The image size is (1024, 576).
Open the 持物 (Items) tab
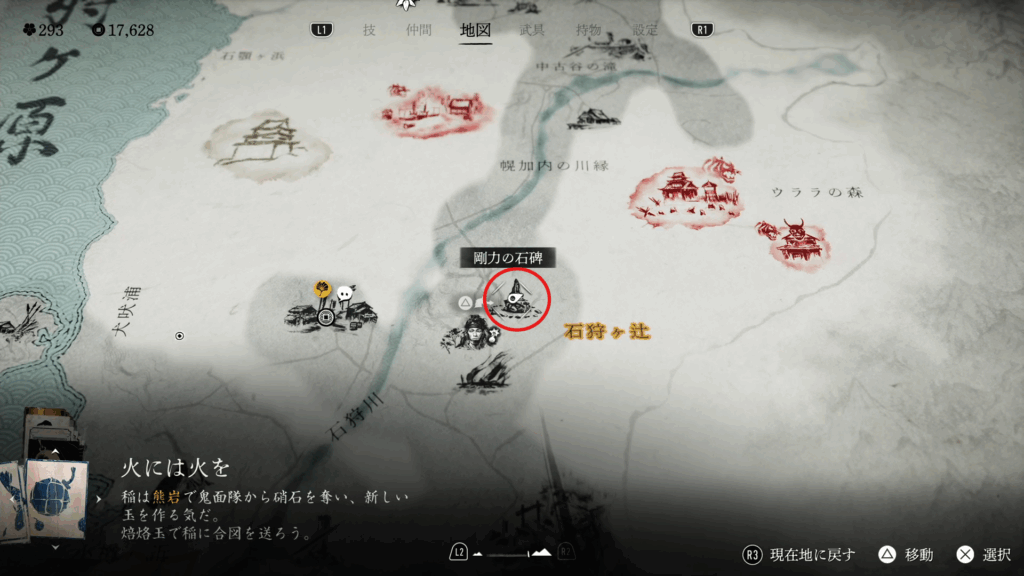click(x=589, y=30)
